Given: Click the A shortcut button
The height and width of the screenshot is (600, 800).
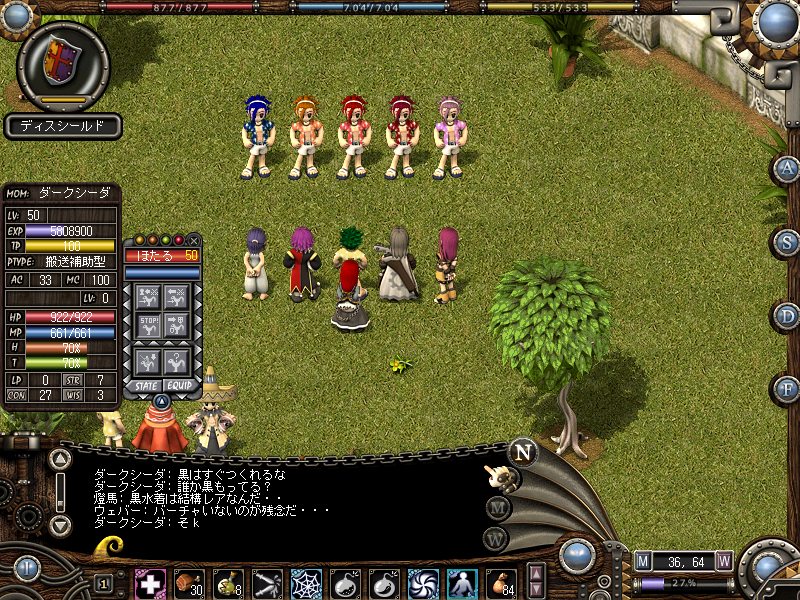Looking at the screenshot, I should [786, 168].
